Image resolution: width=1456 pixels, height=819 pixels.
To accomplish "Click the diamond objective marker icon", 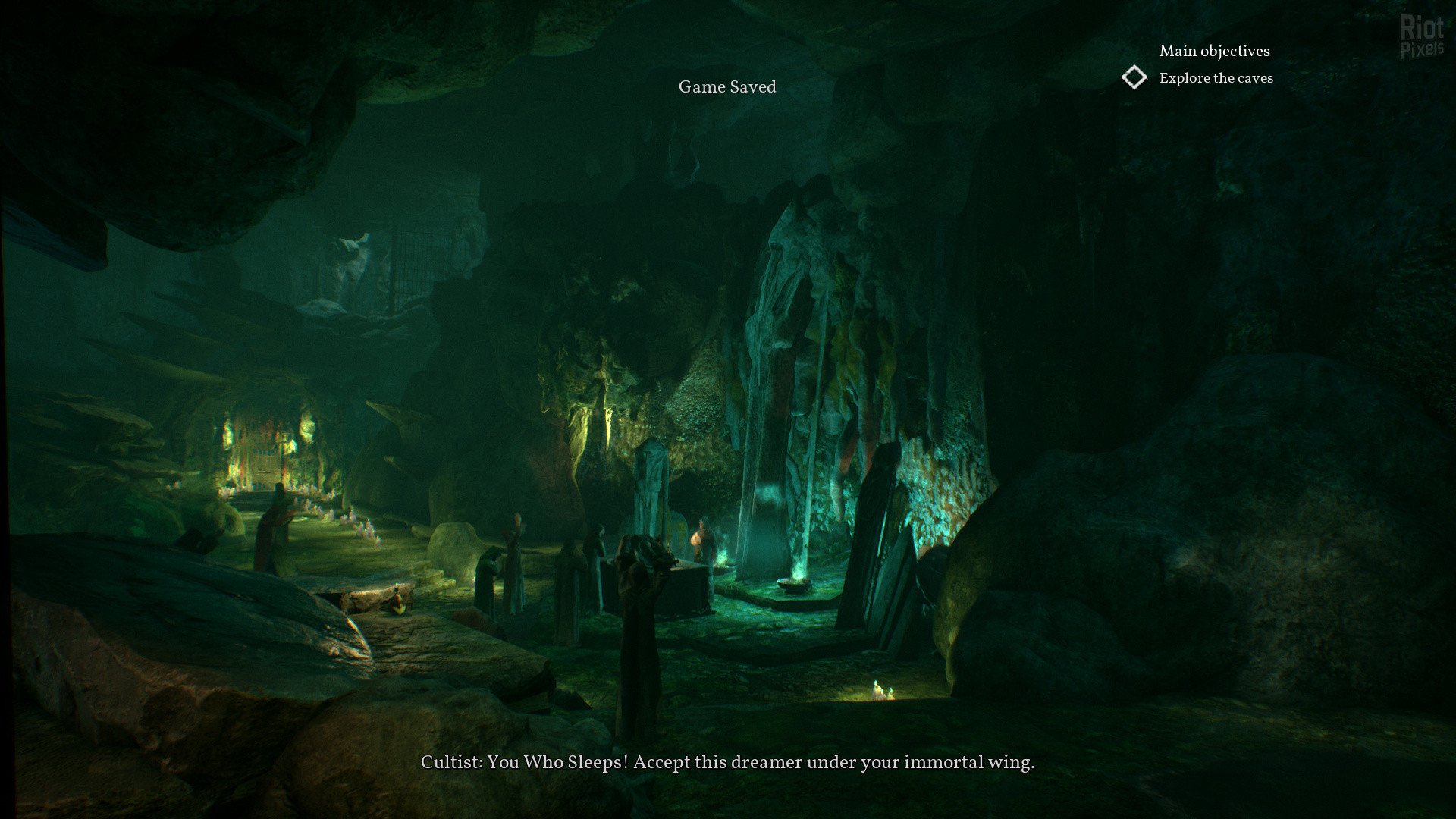I will 1134,77.
